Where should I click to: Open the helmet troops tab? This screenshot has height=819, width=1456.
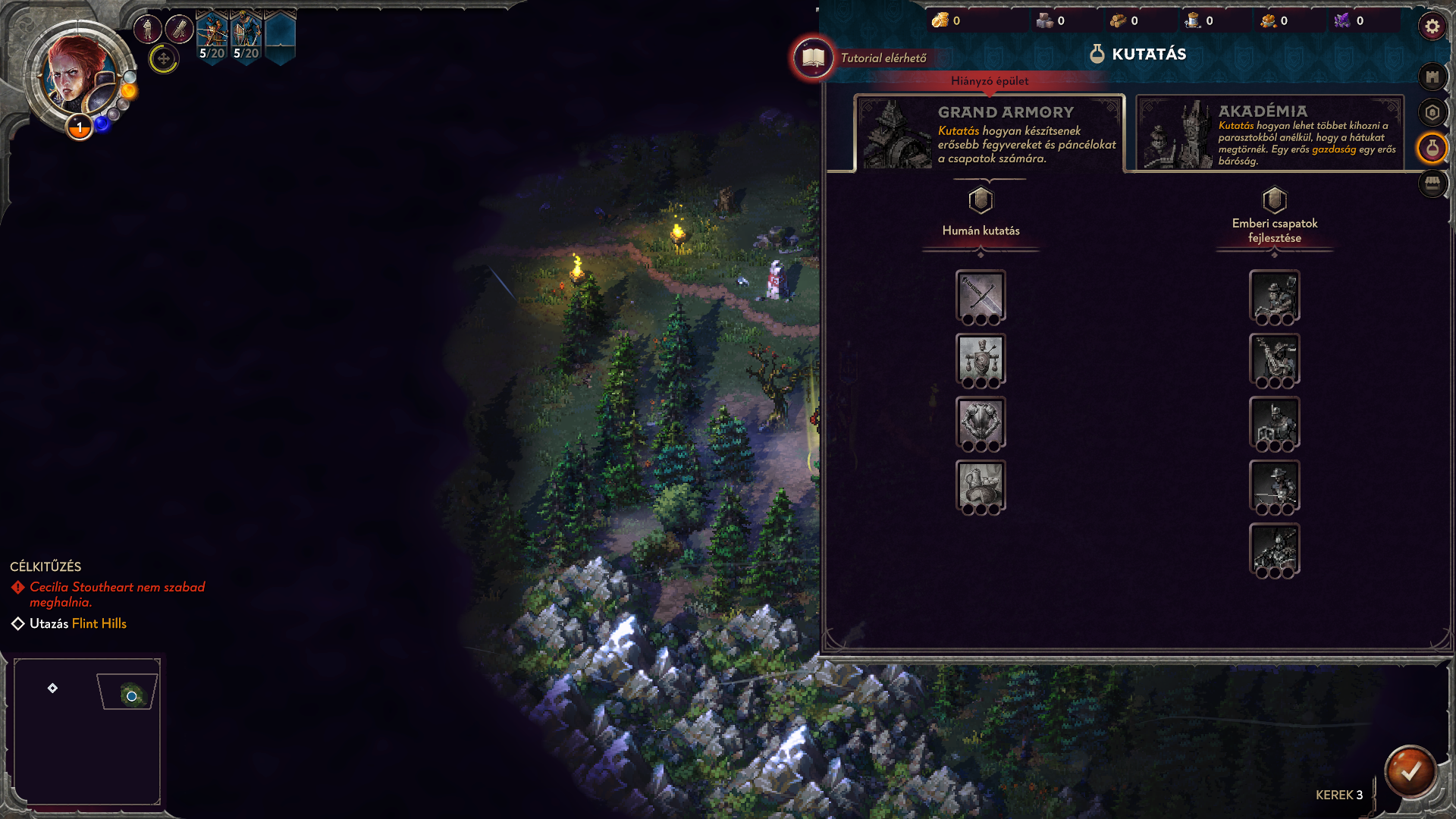pos(1432,113)
